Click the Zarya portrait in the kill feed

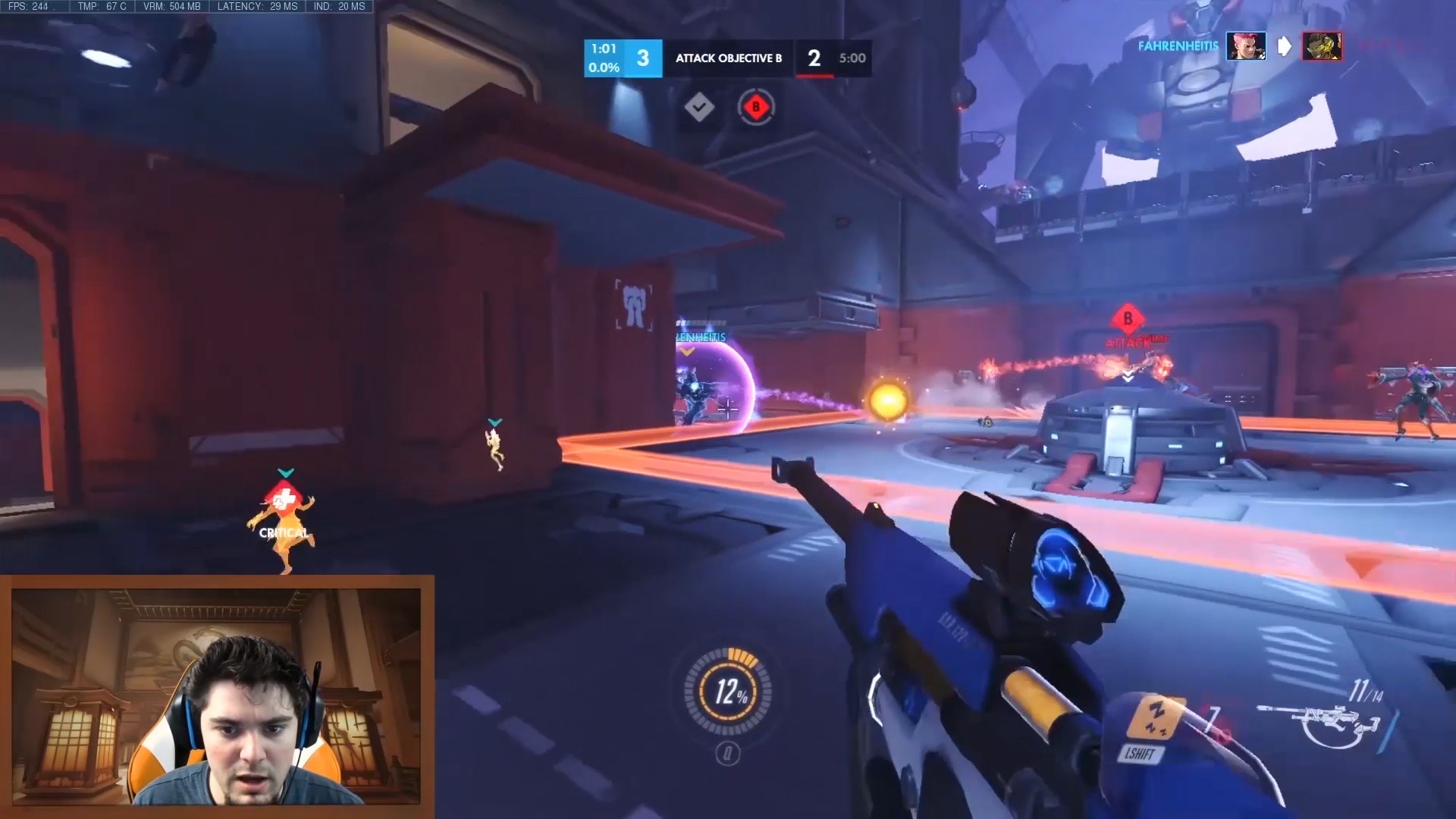[1246, 46]
